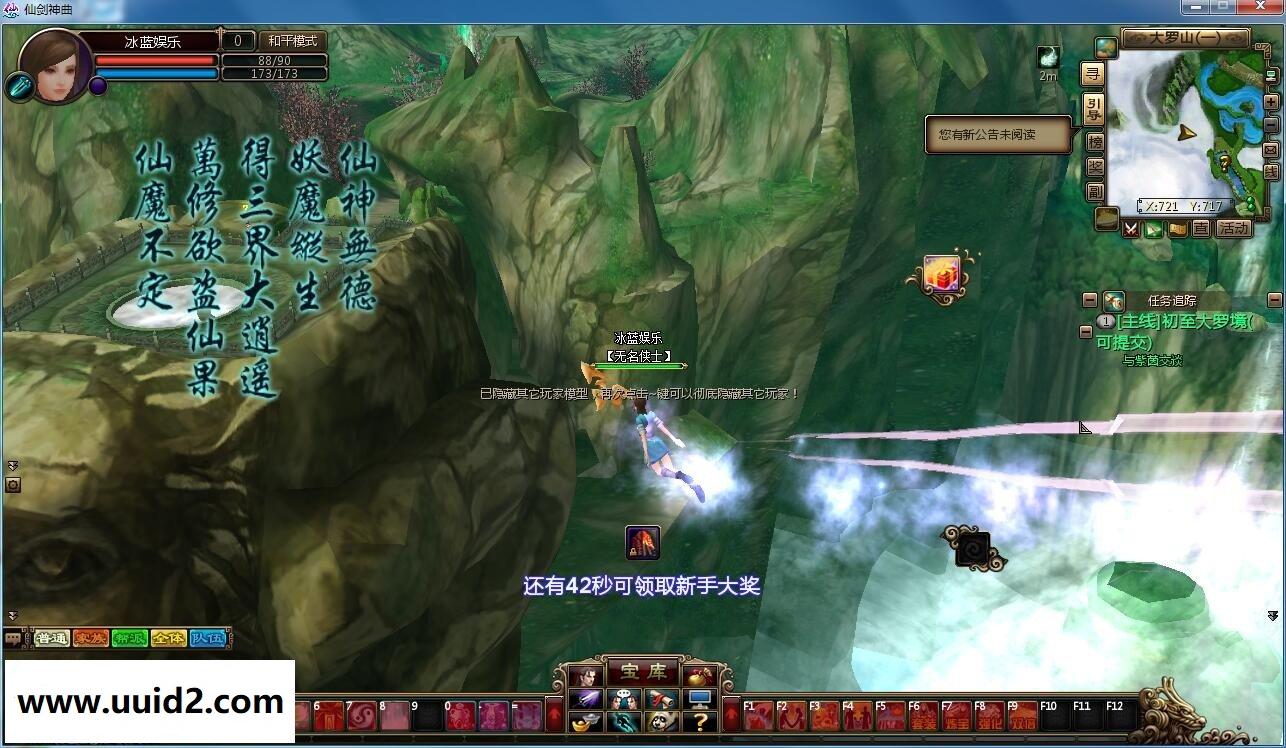Click the 您有新公告未阅读 announcement notice
Image resolution: width=1286 pixels, height=748 pixels.
pyautogui.click(x=990, y=136)
